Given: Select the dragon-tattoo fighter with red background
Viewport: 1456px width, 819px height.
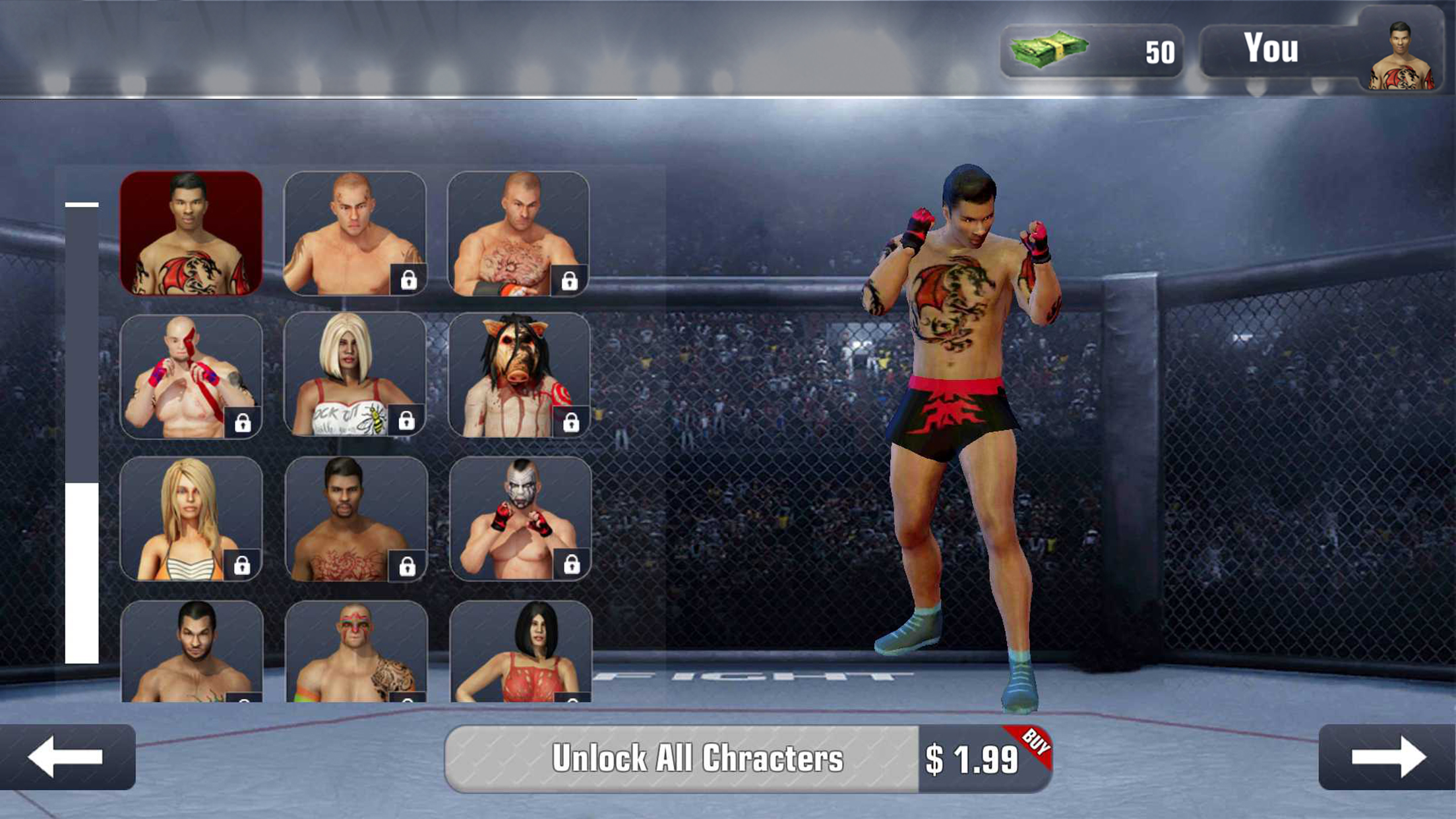Looking at the screenshot, I should click(191, 233).
